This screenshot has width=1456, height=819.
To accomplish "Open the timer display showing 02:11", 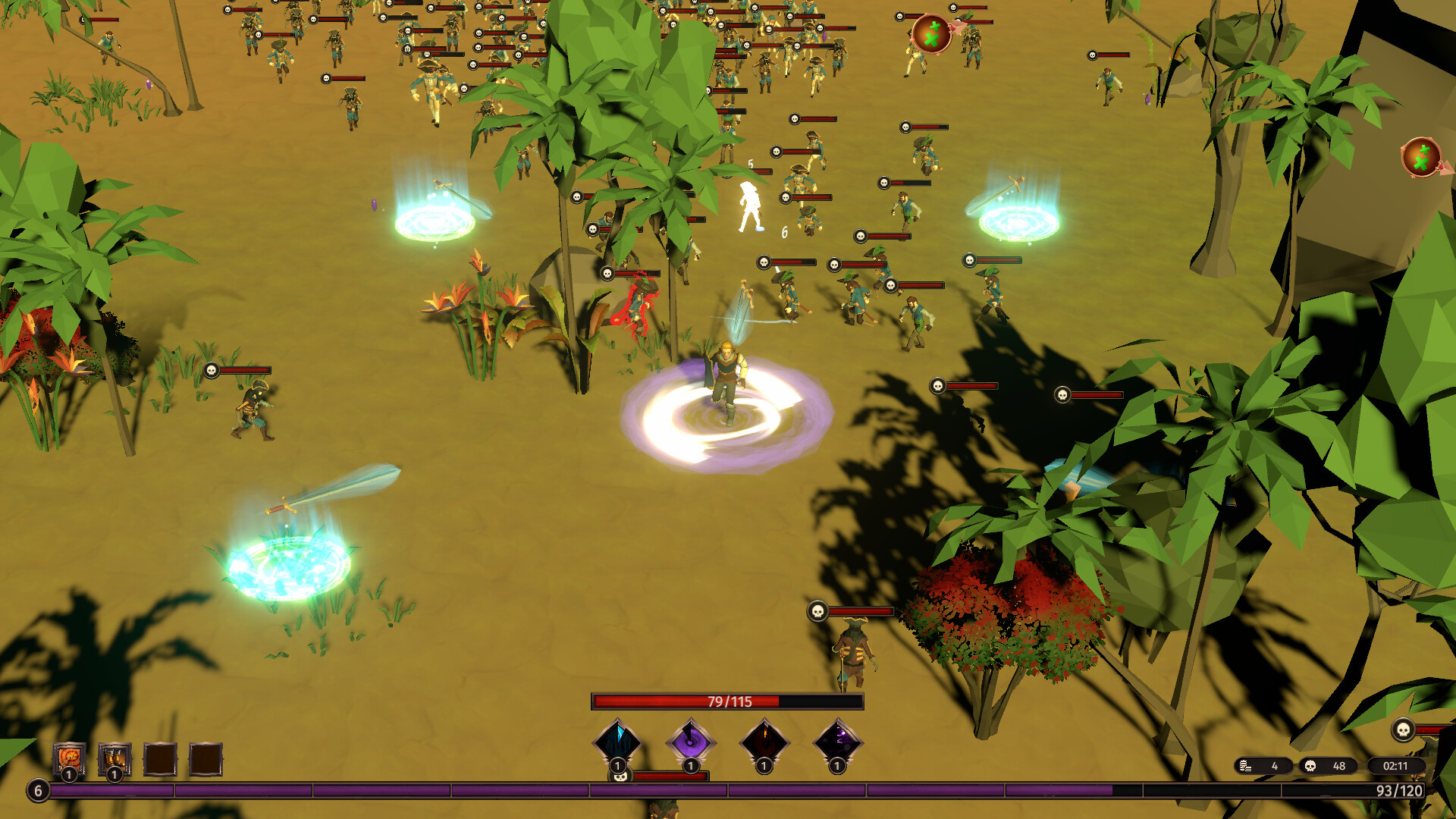I will click(1396, 765).
